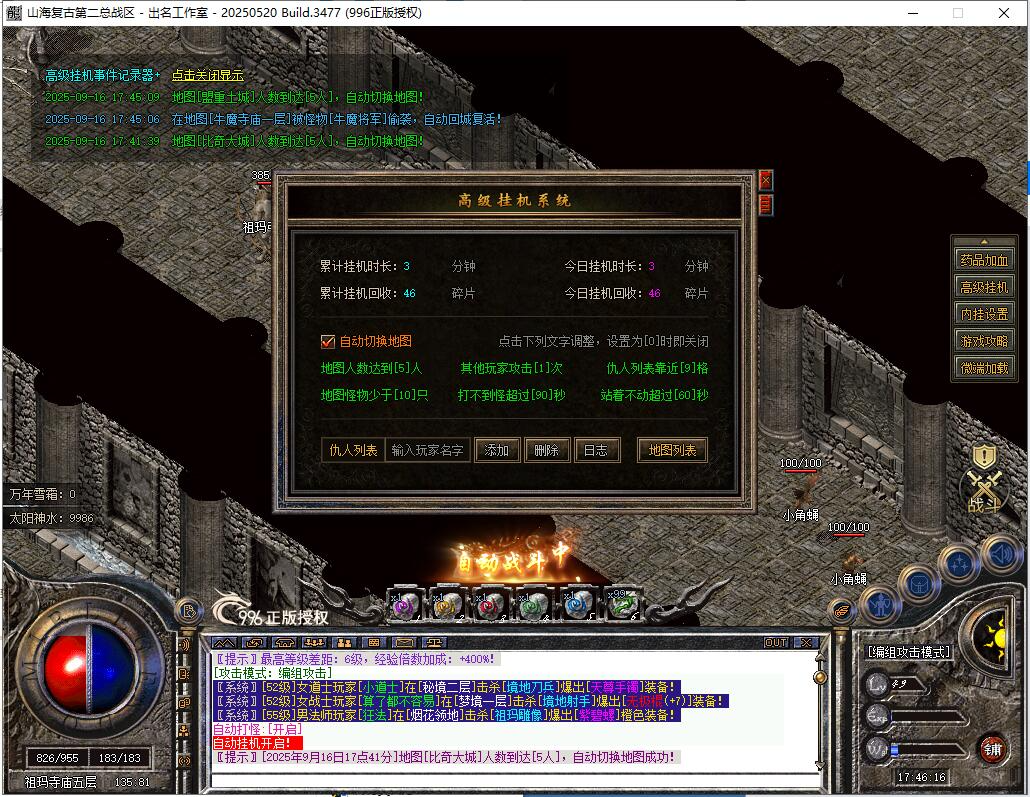This screenshot has width=1030, height=797.
Task: Open the 药品加血 side menu option
Action: click(x=984, y=260)
